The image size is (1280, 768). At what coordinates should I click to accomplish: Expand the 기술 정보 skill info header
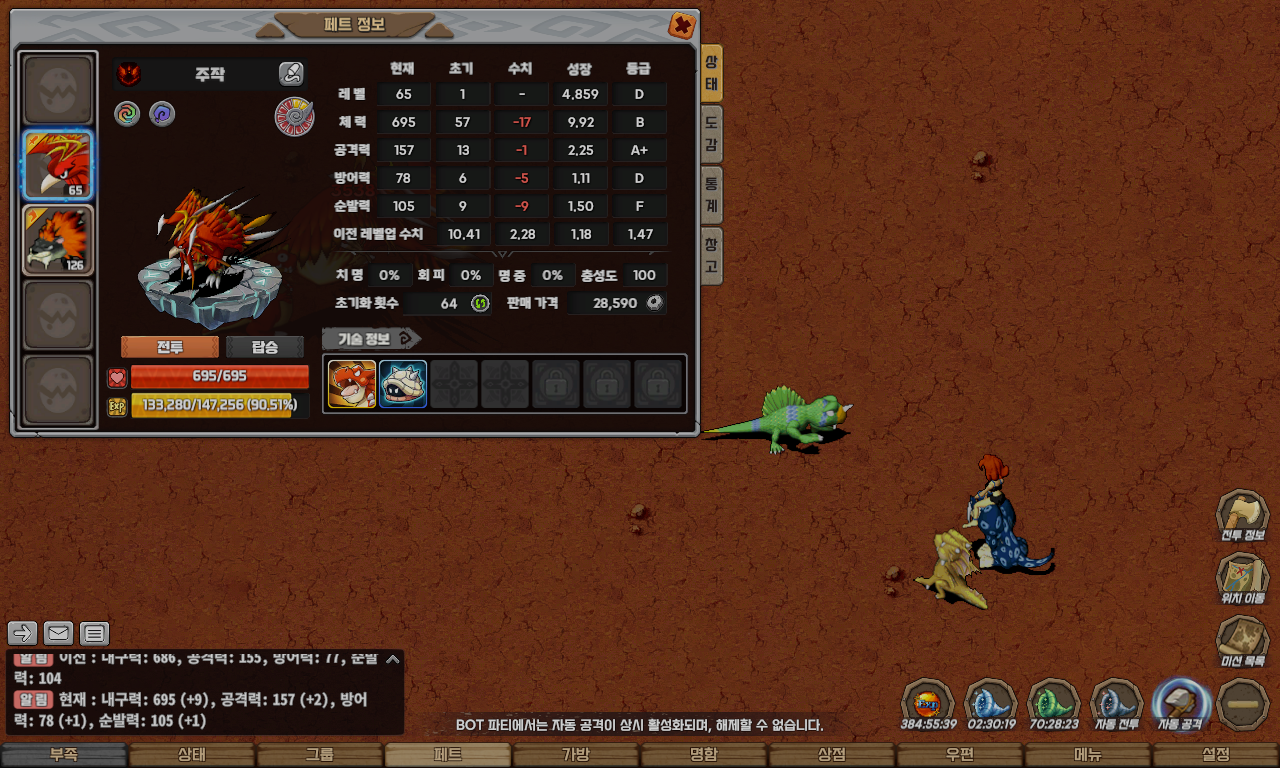click(371, 339)
